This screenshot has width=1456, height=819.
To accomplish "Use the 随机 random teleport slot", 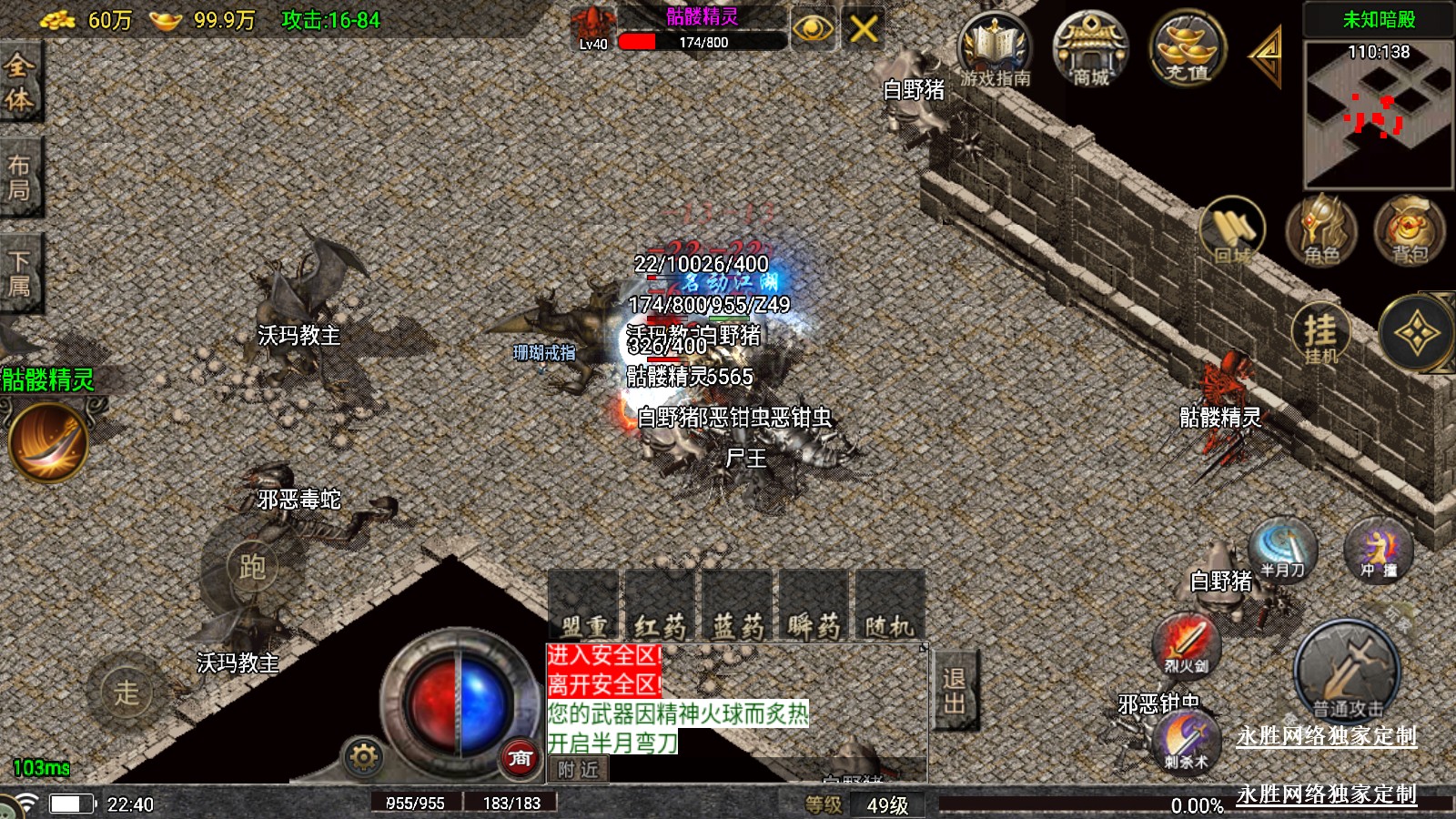I will tap(889, 605).
